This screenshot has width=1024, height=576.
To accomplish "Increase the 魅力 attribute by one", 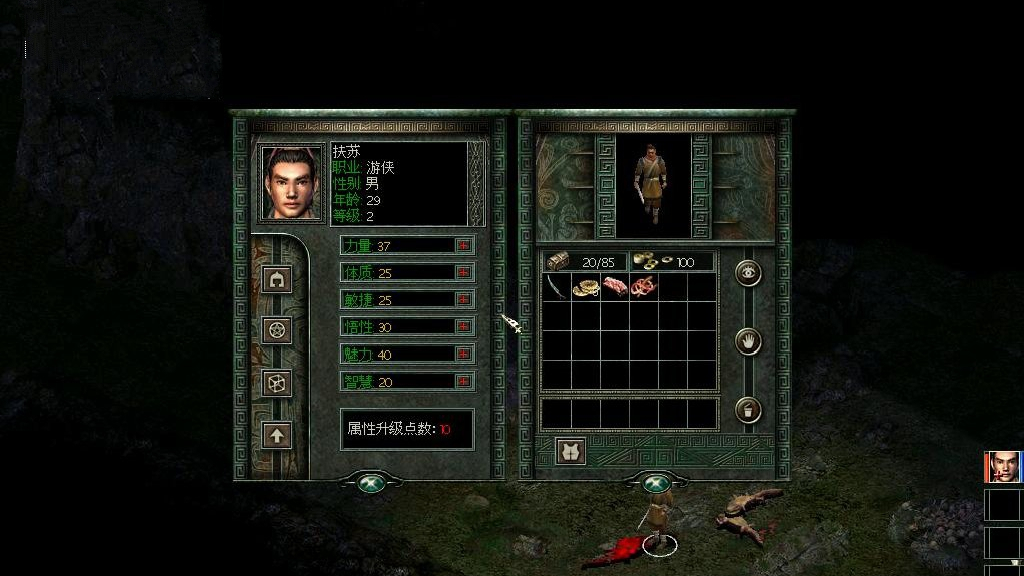I will coord(463,353).
